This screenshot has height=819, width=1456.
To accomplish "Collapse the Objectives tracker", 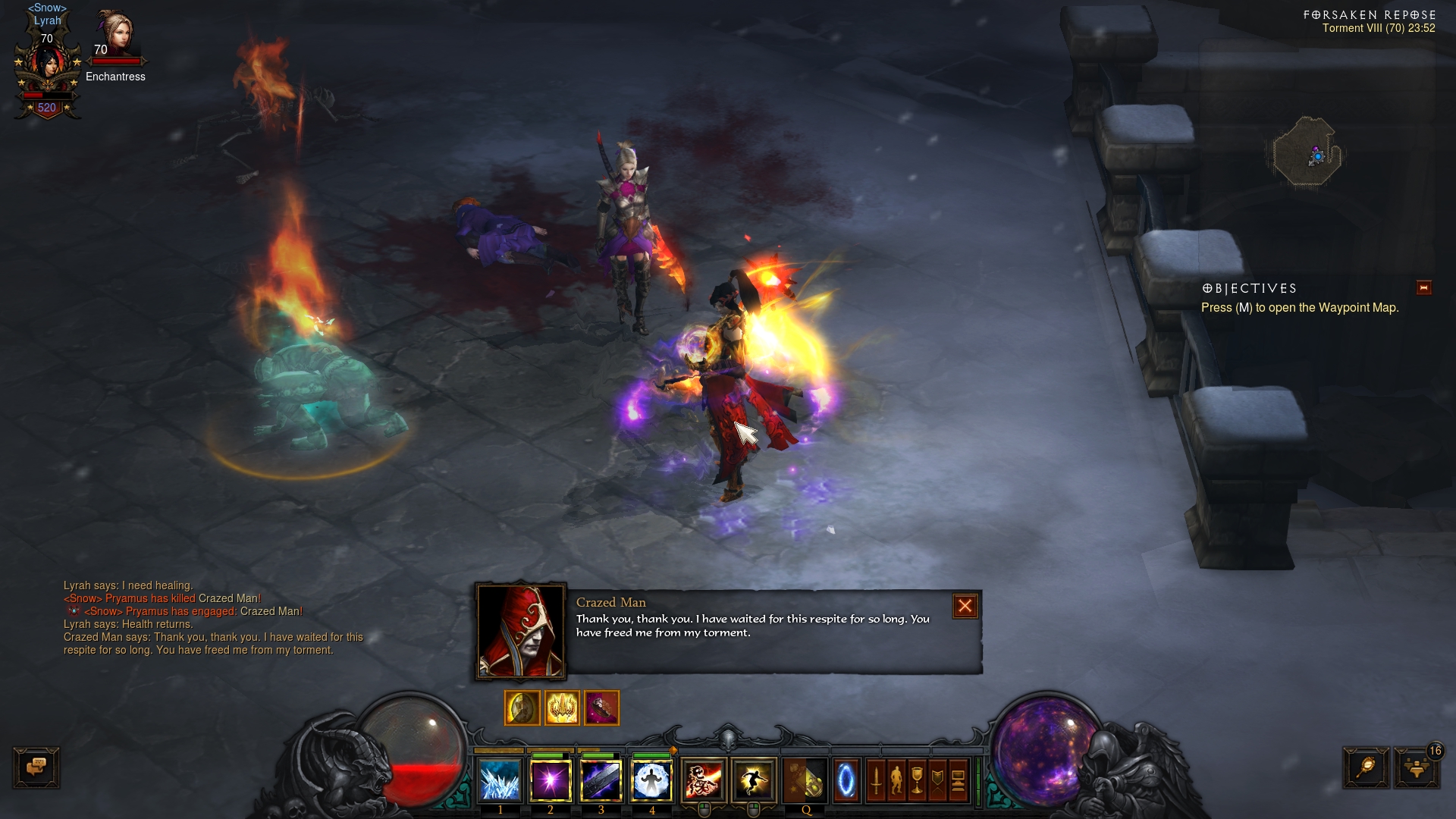I will 1423,287.
